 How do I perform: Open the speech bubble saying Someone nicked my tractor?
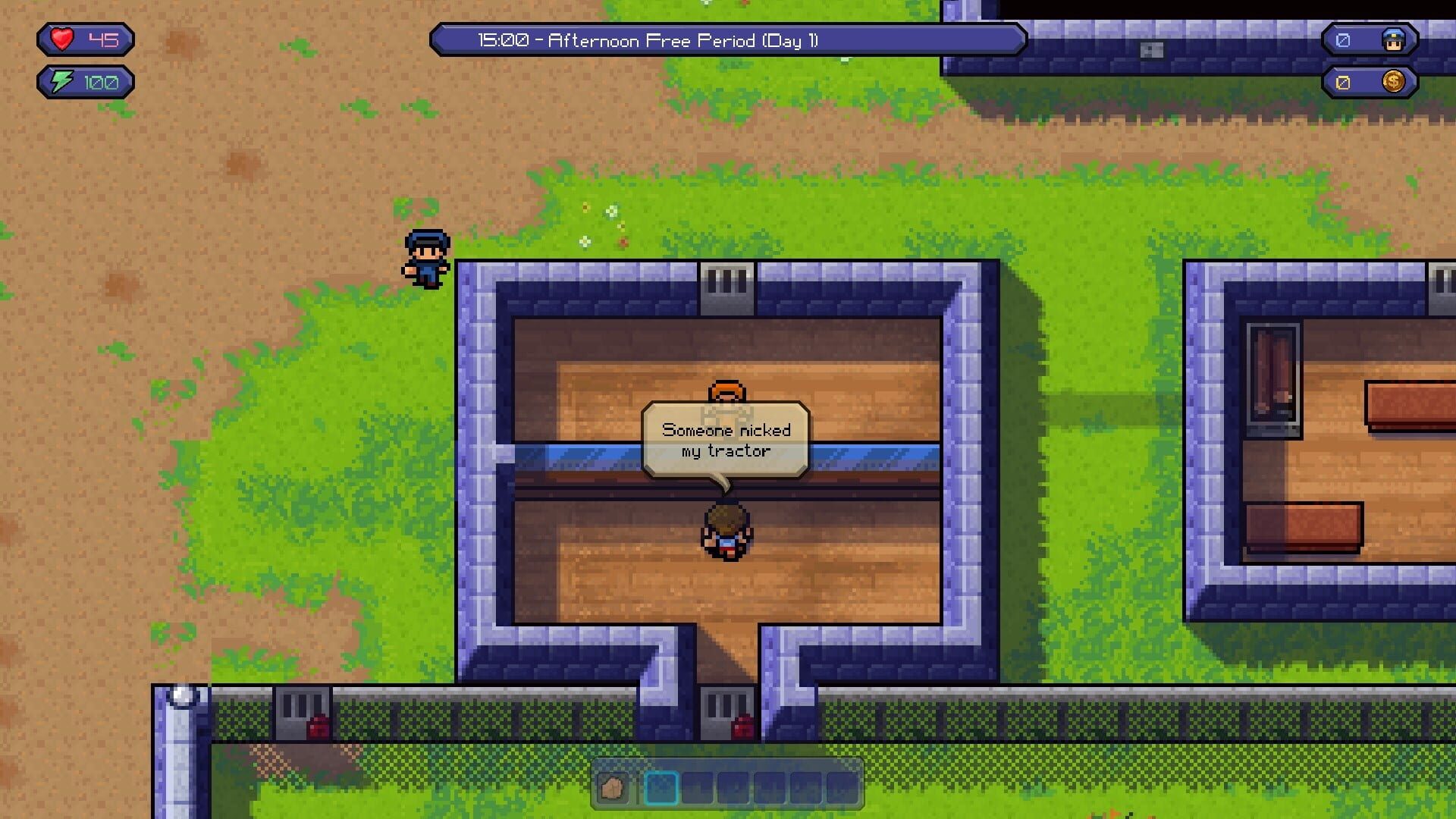724,440
